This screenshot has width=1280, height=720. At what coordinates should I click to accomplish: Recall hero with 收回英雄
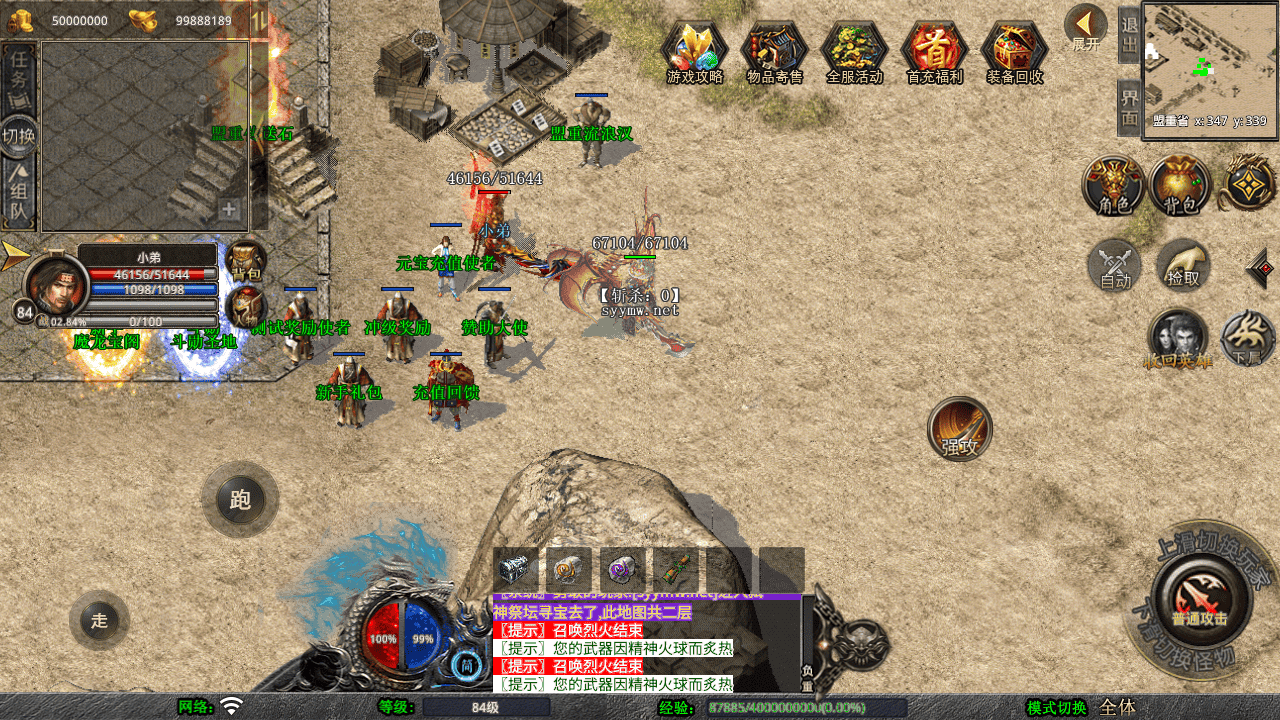coord(1178,338)
